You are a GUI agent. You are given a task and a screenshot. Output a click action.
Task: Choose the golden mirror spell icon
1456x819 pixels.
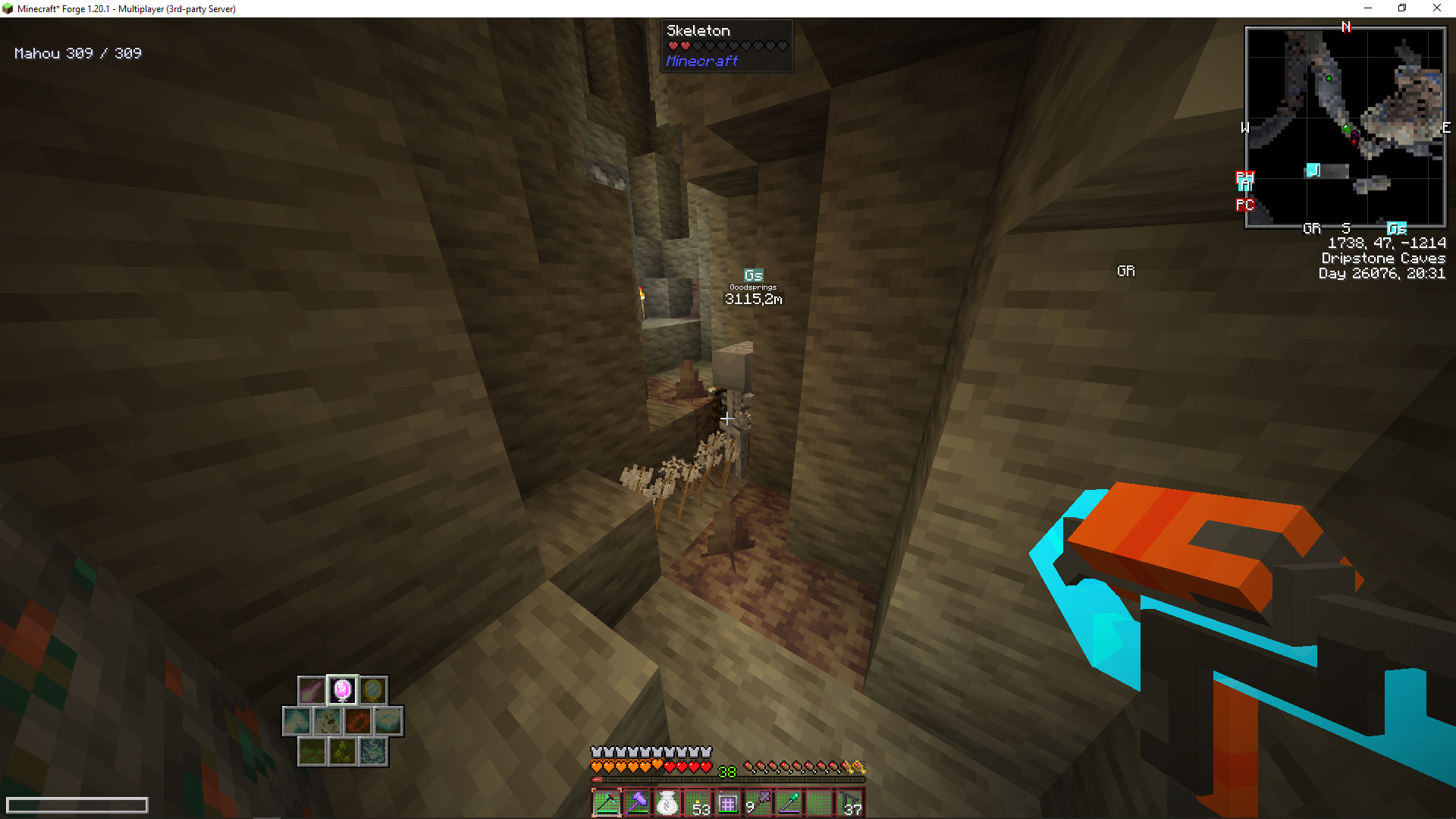coord(372,690)
